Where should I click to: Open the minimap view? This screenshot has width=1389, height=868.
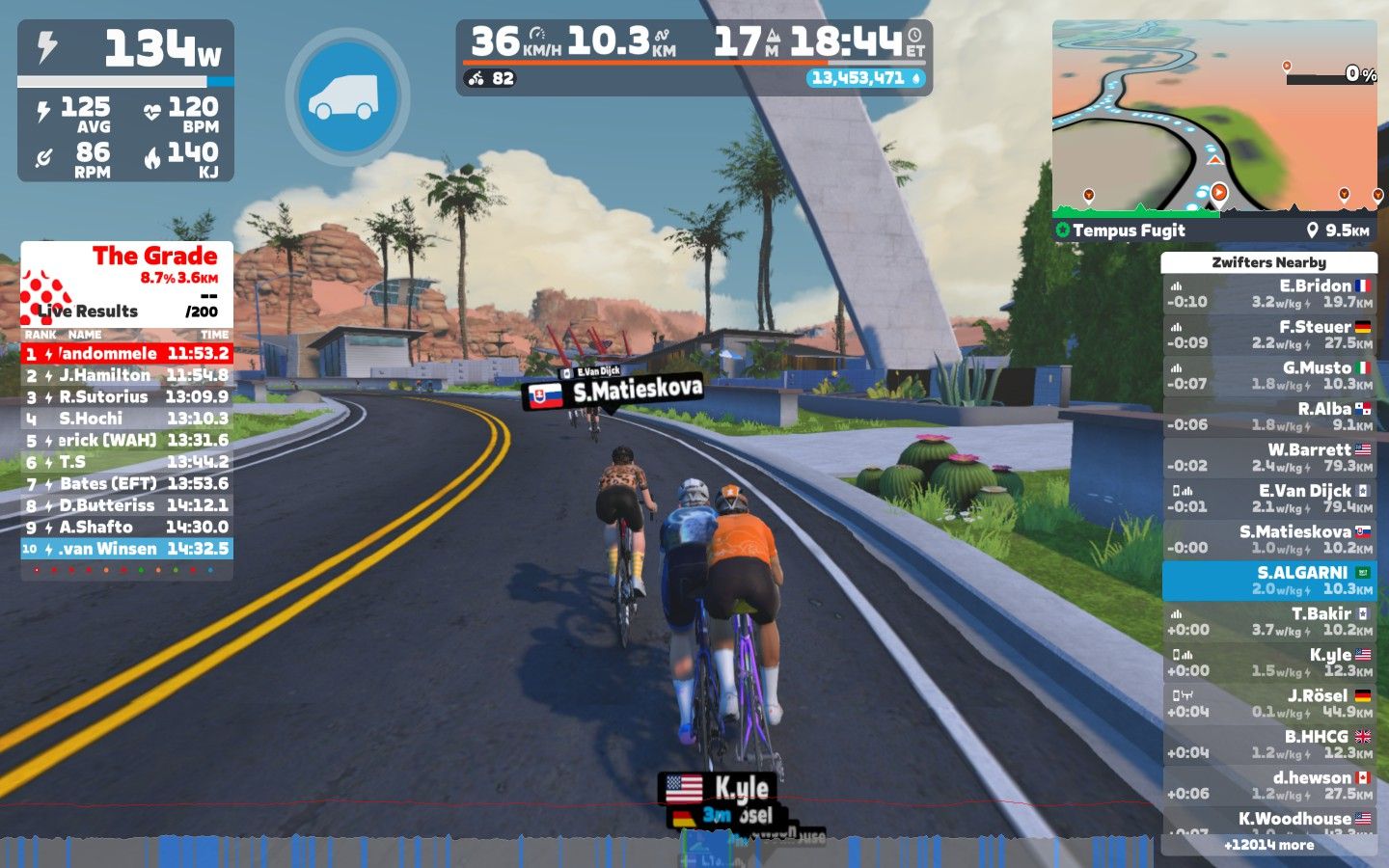coord(1214,116)
